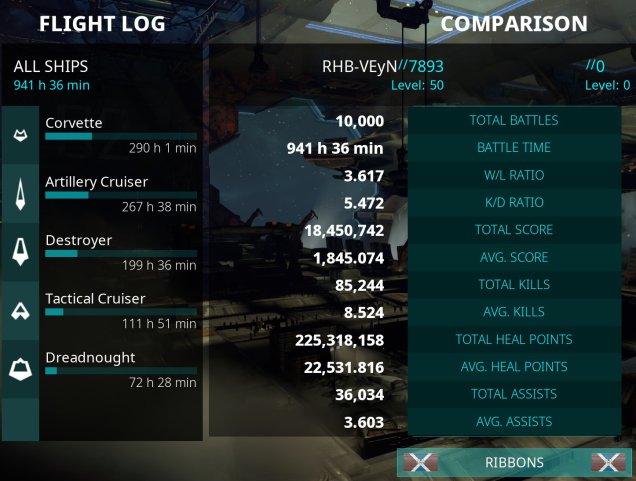
Task: Switch to the Comparison heading
Action: pyautogui.click(x=514, y=23)
